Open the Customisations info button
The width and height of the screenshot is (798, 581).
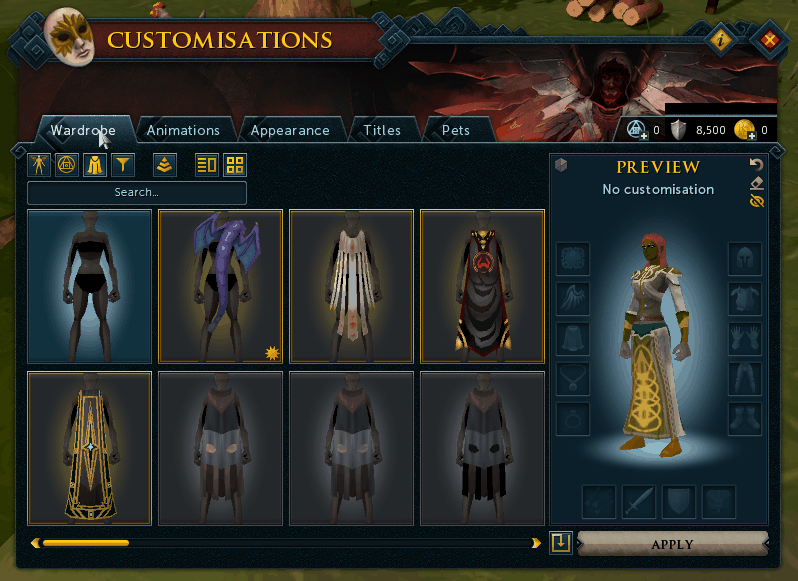(x=721, y=41)
